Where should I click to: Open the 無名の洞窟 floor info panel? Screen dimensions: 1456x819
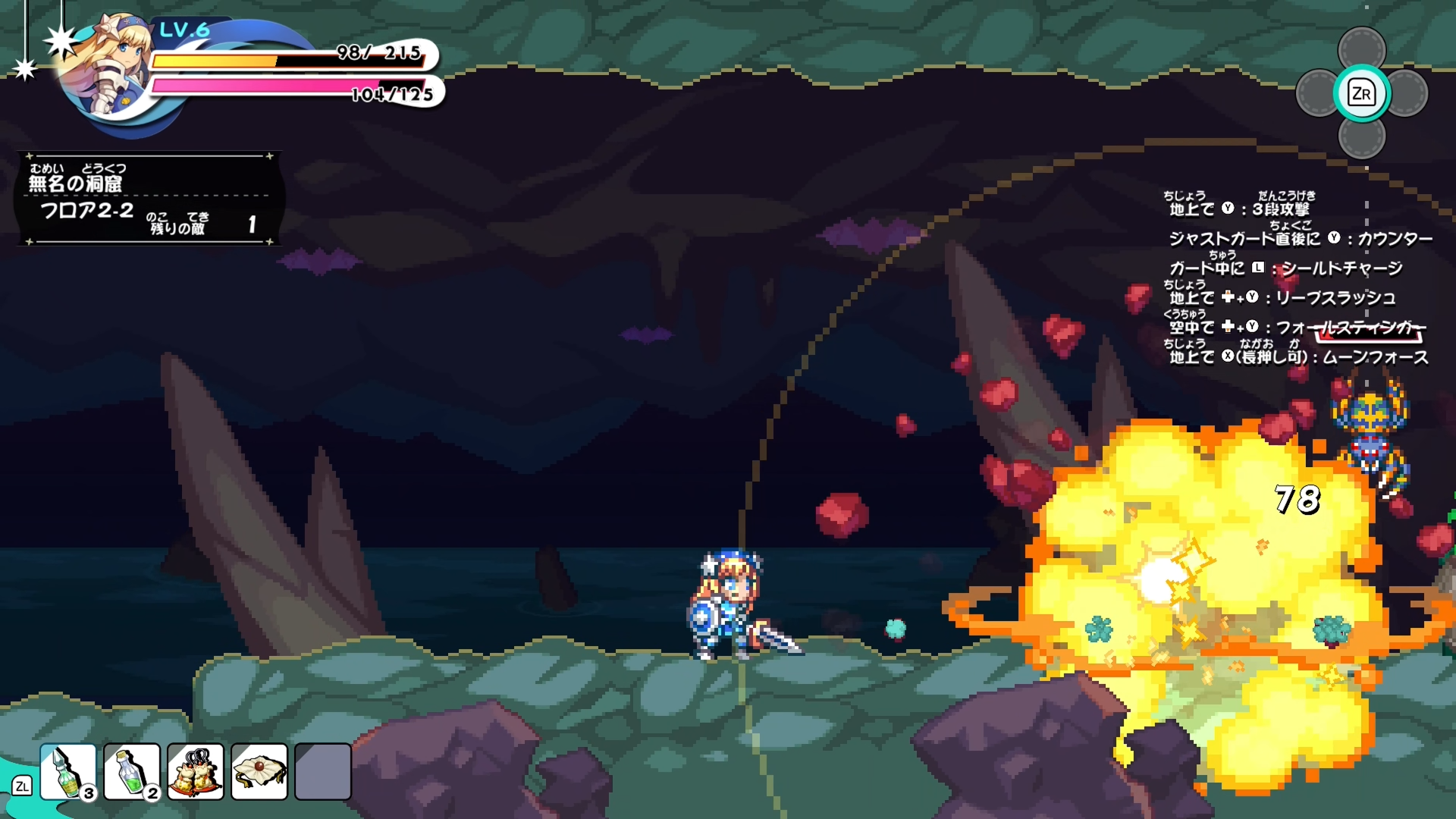pyautogui.click(x=149, y=199)
